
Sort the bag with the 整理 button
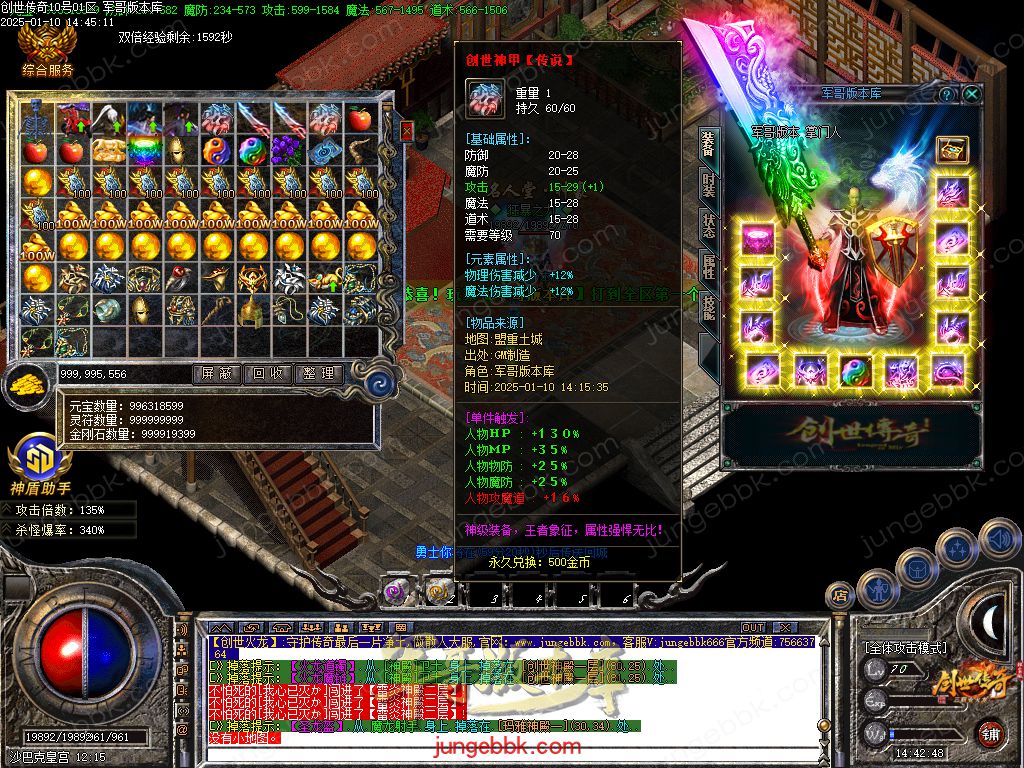[x=320, y=373]
